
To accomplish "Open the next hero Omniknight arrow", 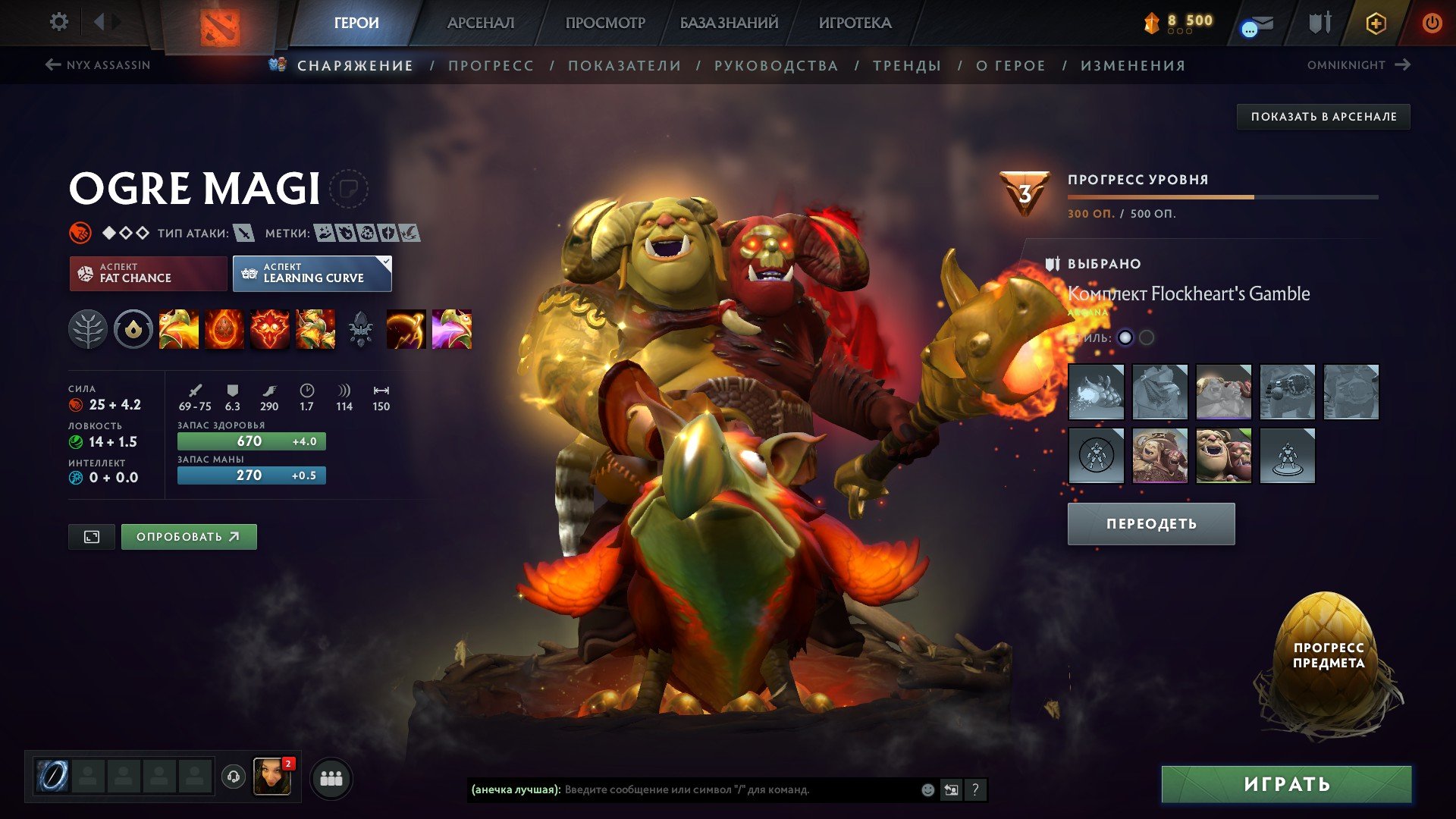I will click(1401, 64).
